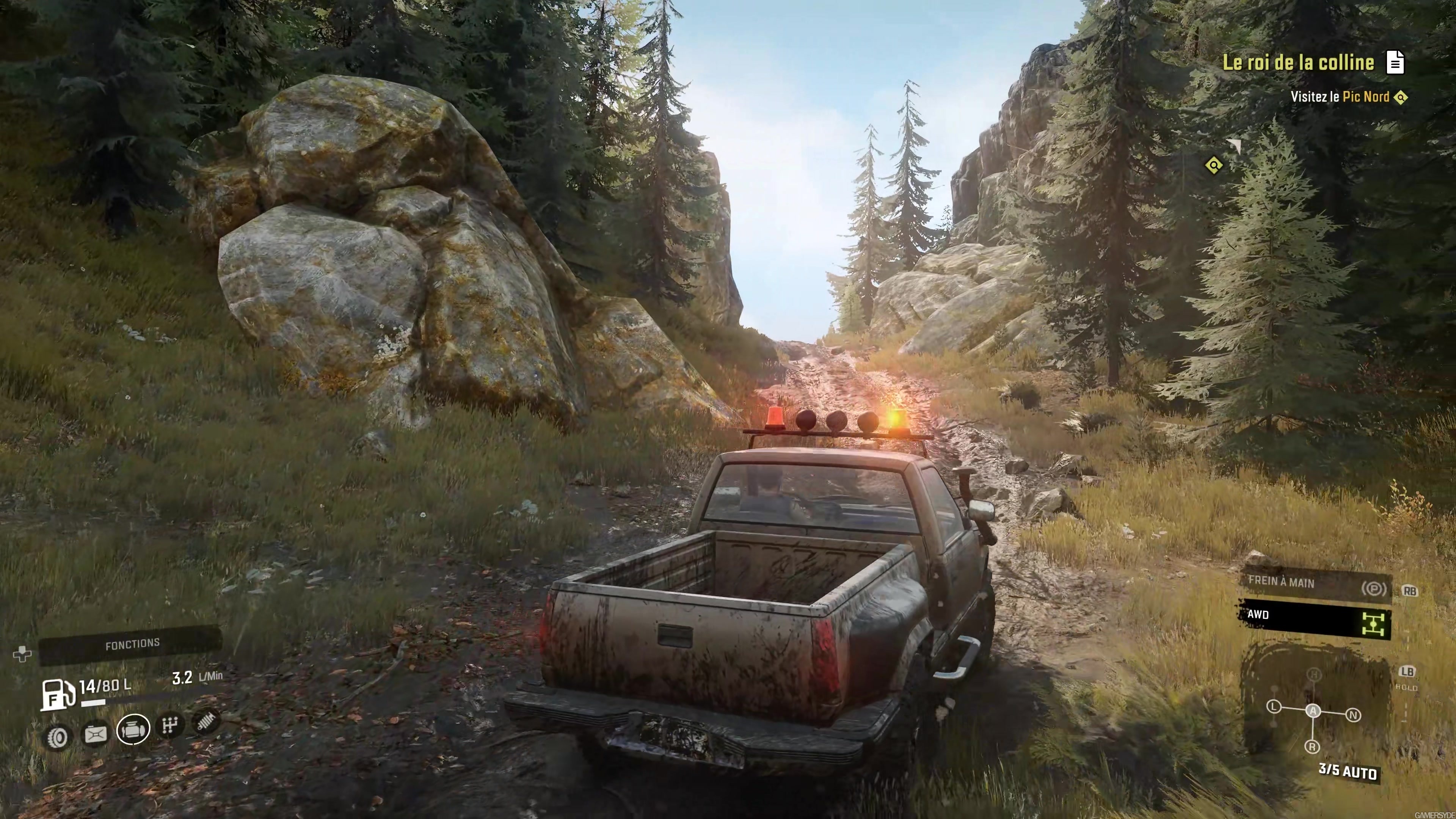This screenshot has width=1456, height=819.
Task: Click the fuel pump icon
Action: [57, 694]
